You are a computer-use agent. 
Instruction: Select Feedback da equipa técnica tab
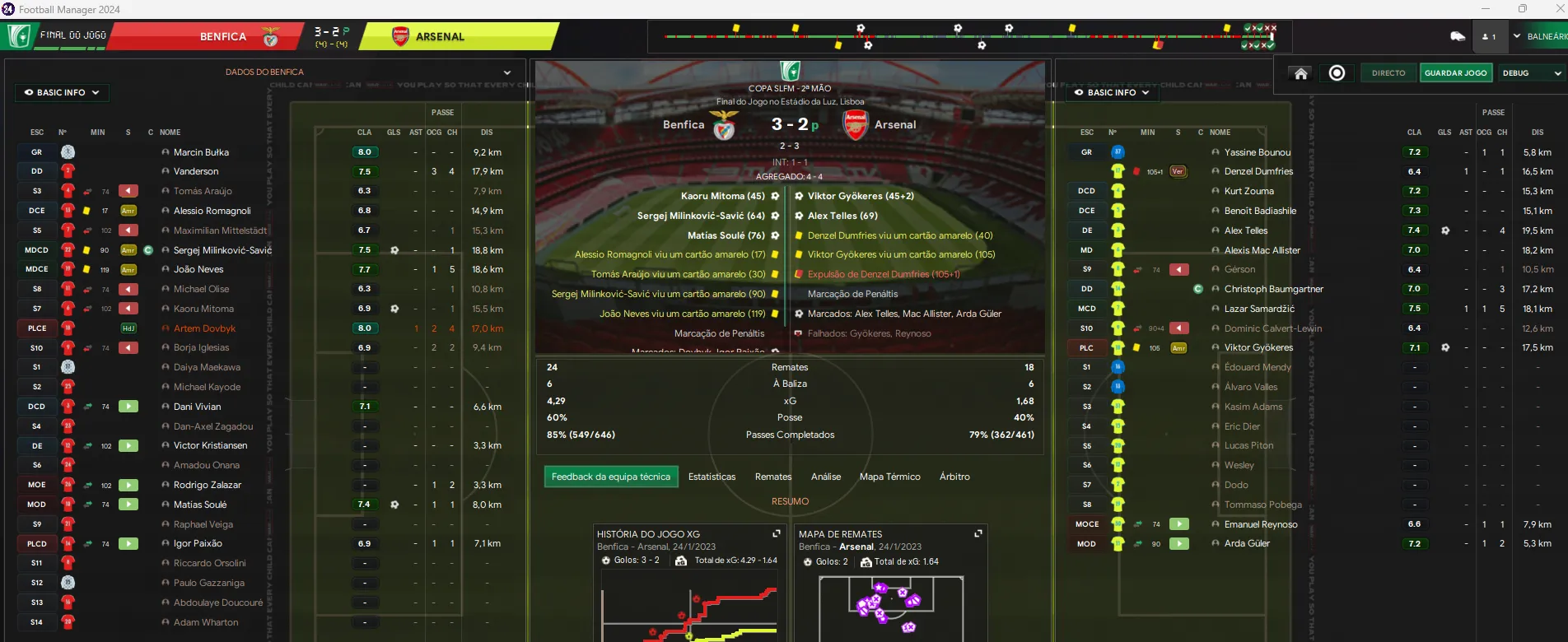point(610,477)
